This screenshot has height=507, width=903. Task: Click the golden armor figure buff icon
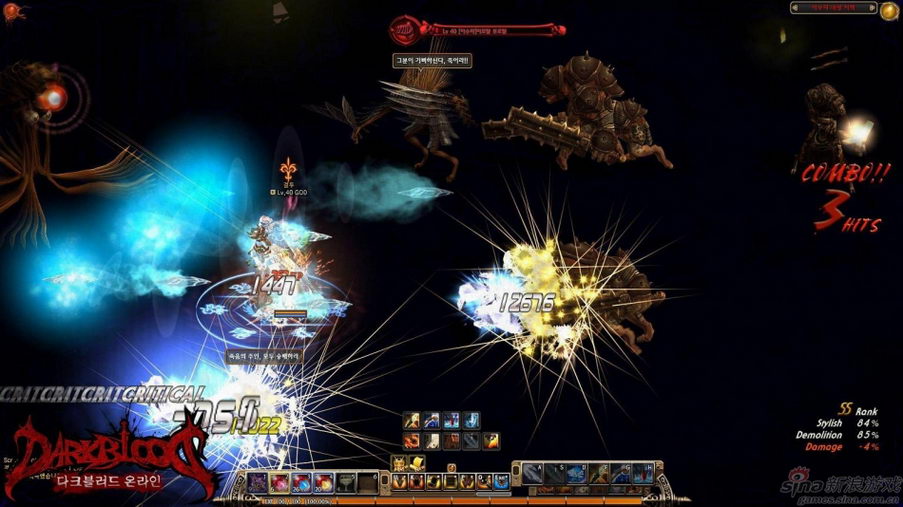(x=398, y=462)
